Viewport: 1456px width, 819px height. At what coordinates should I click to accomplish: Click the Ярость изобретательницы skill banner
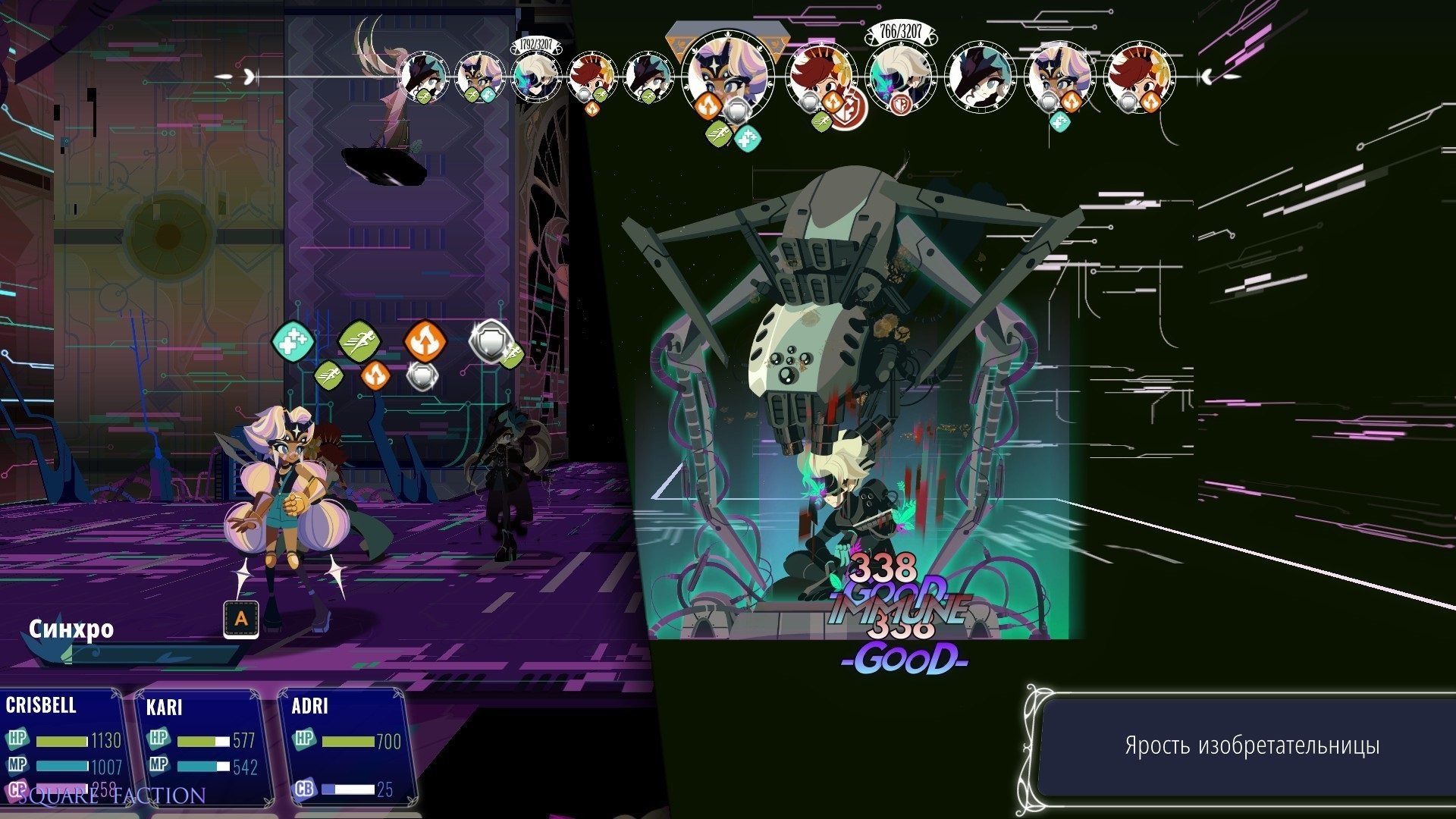pos(1251,745)
